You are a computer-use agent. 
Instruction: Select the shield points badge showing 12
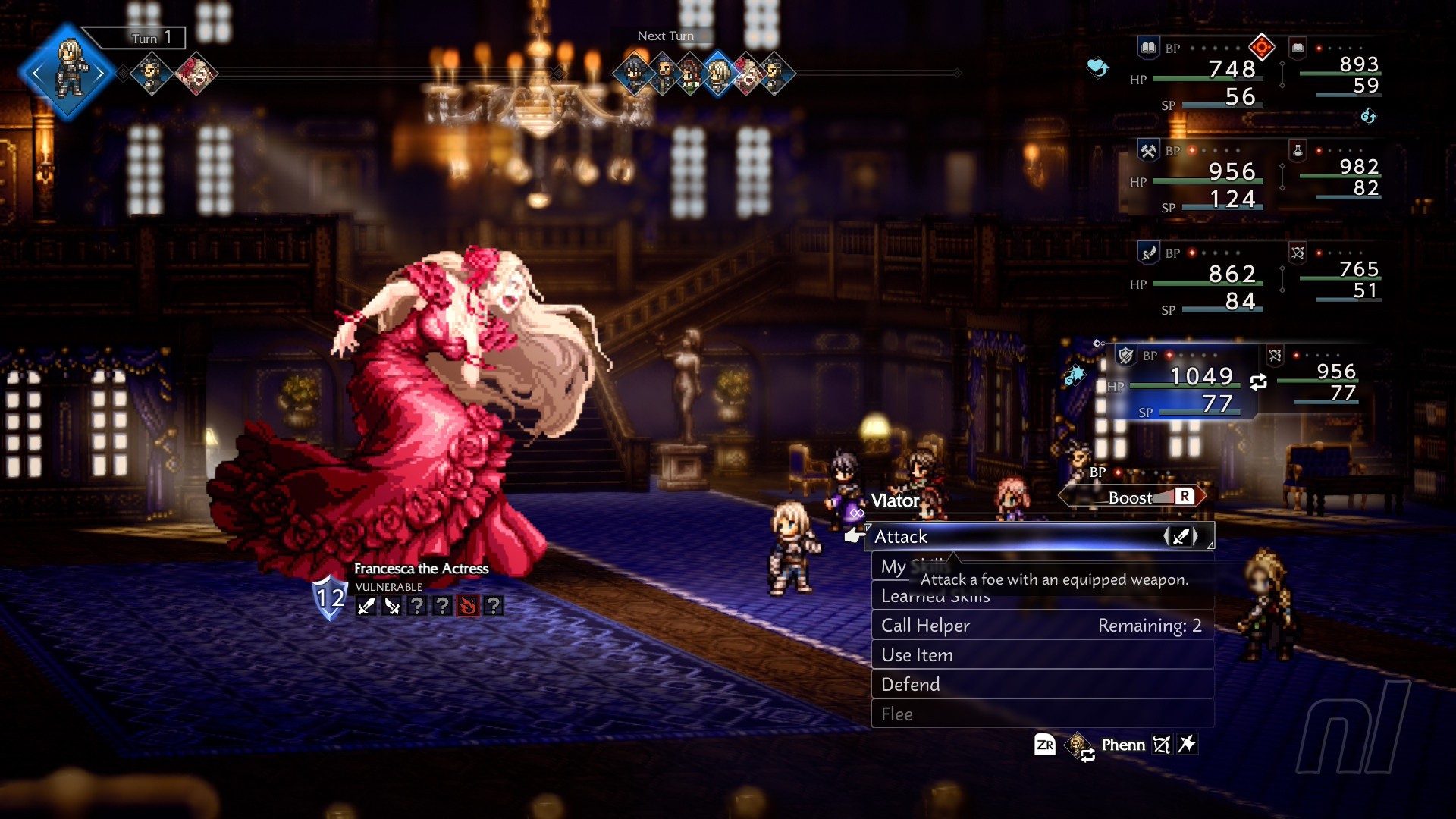coord(330,598)
